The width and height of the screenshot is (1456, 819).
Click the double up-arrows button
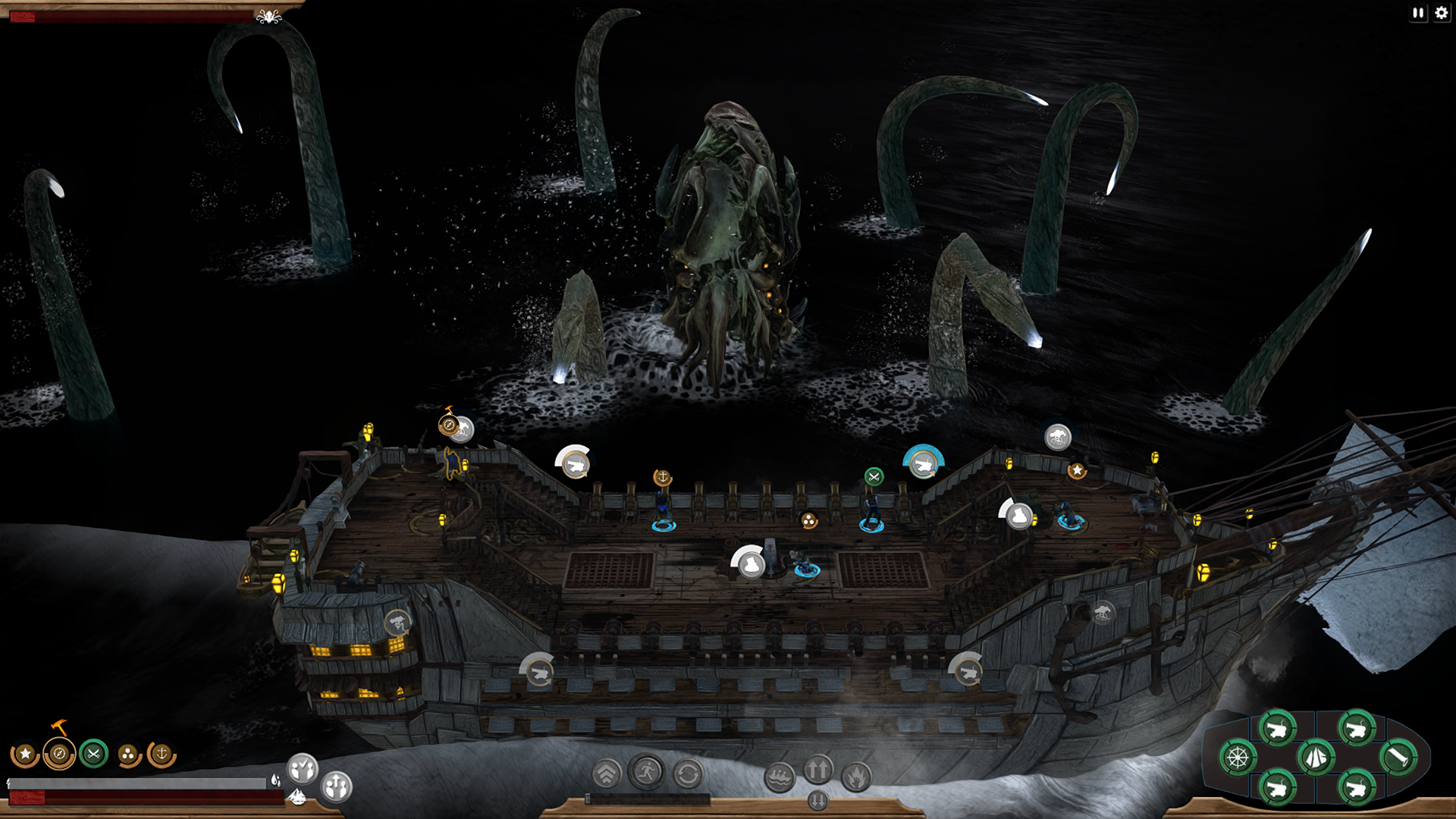pyautogui.click(x=818, y=770)
